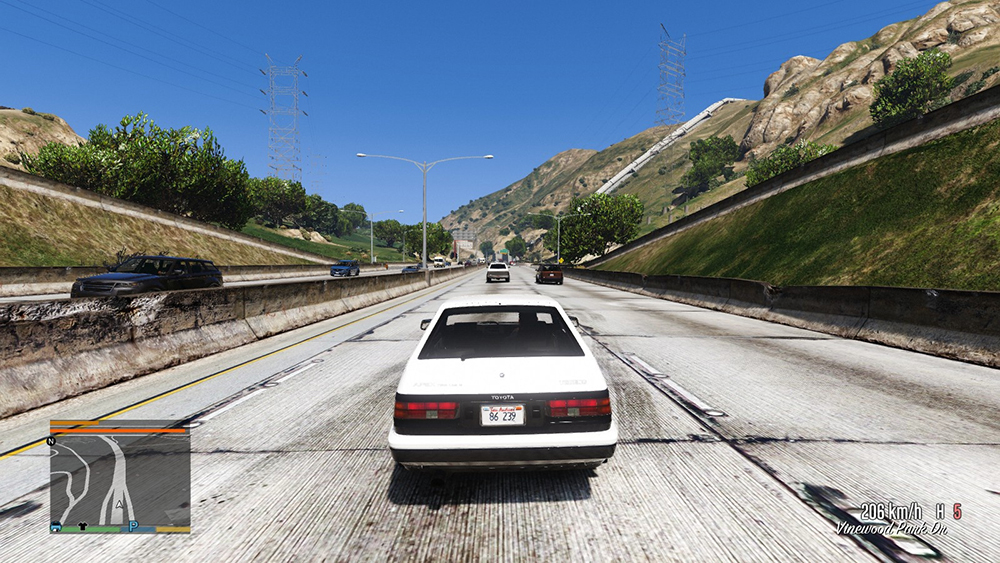Select the blue P parking marker
This screenshot has height=563, width=1000.
(x=132, y=526)
